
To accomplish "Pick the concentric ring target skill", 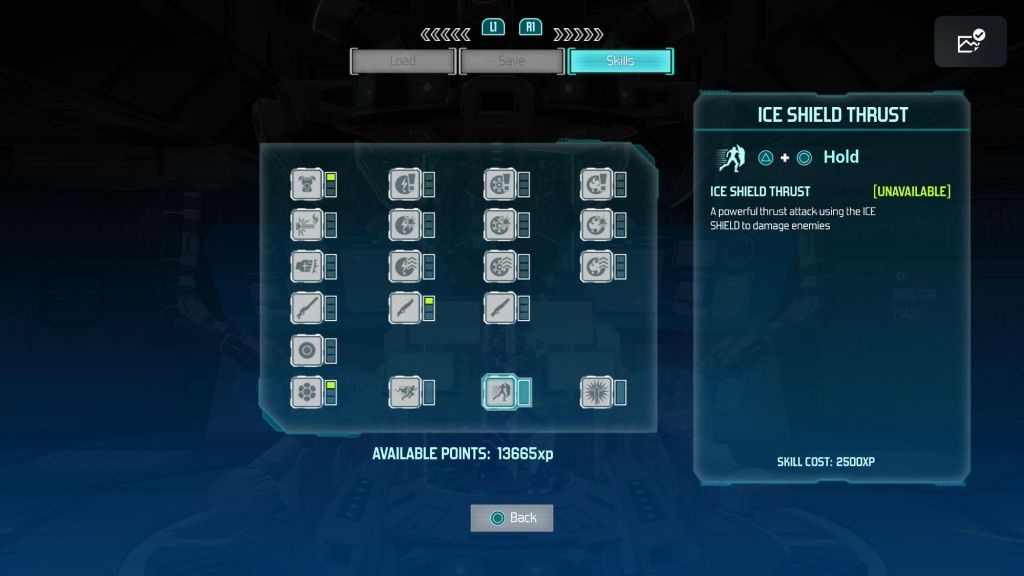I will (306, 351).
